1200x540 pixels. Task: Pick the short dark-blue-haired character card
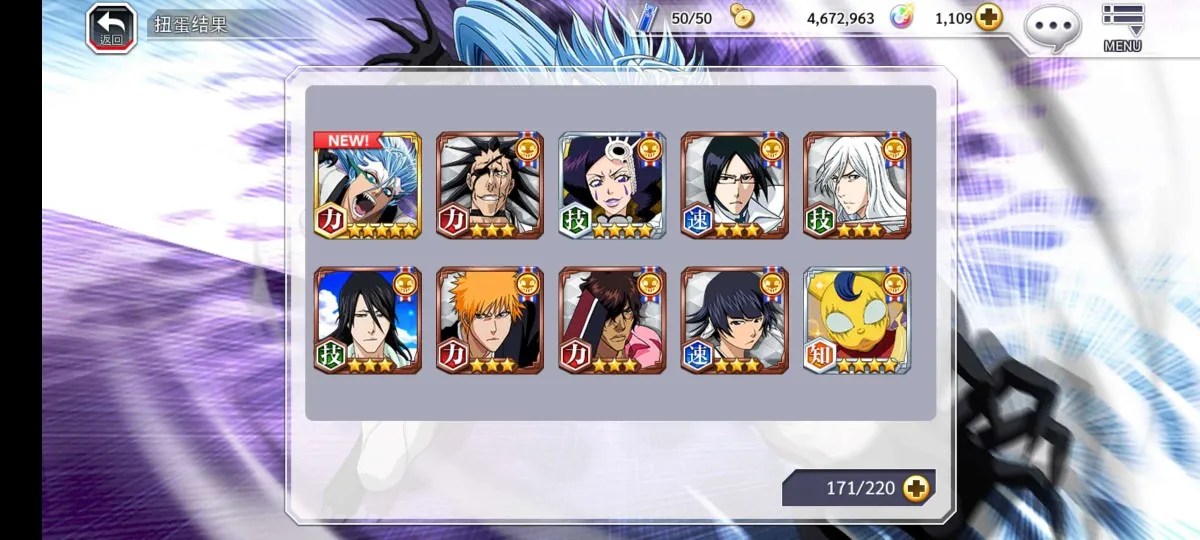pyautogui.click(x=734, y=320)
